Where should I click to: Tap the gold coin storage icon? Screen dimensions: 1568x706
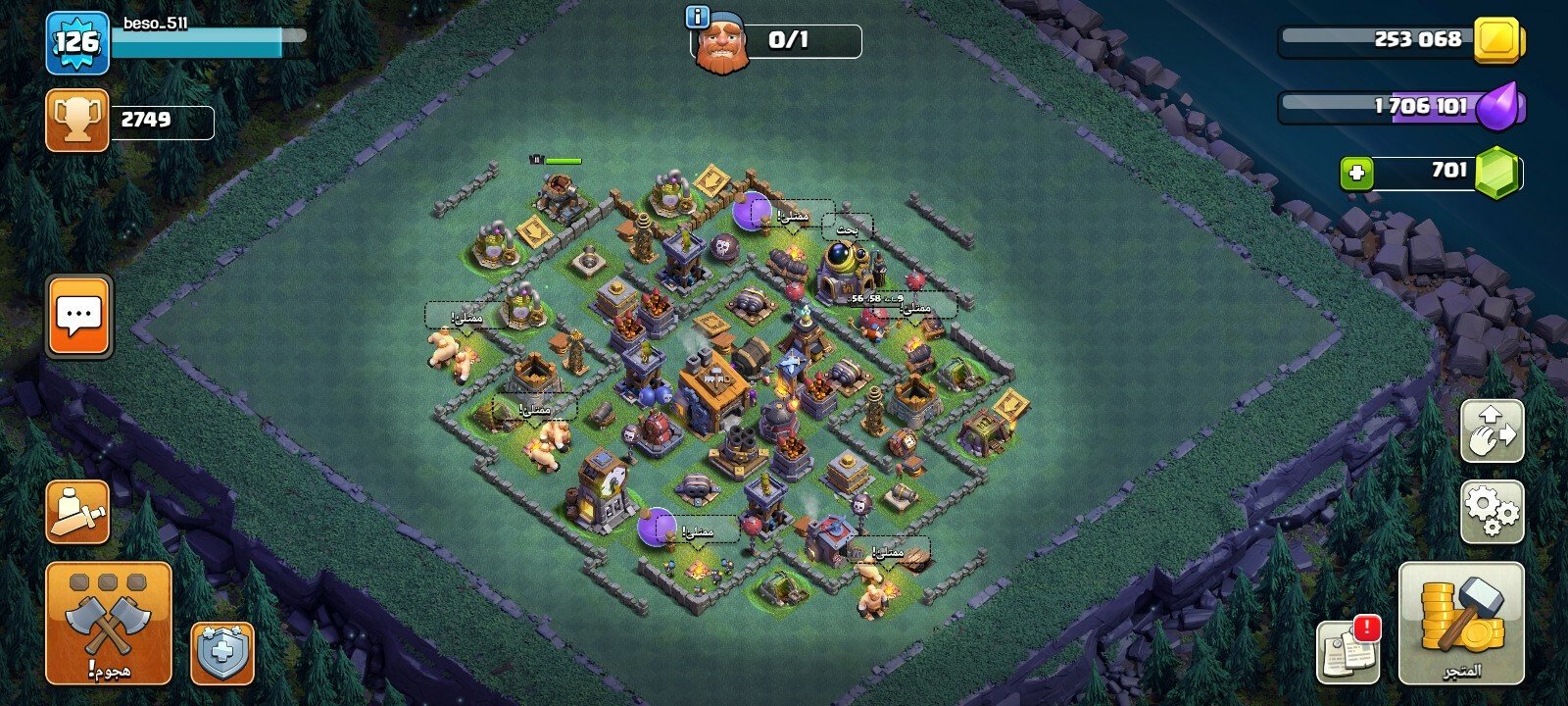point(1498,40)
